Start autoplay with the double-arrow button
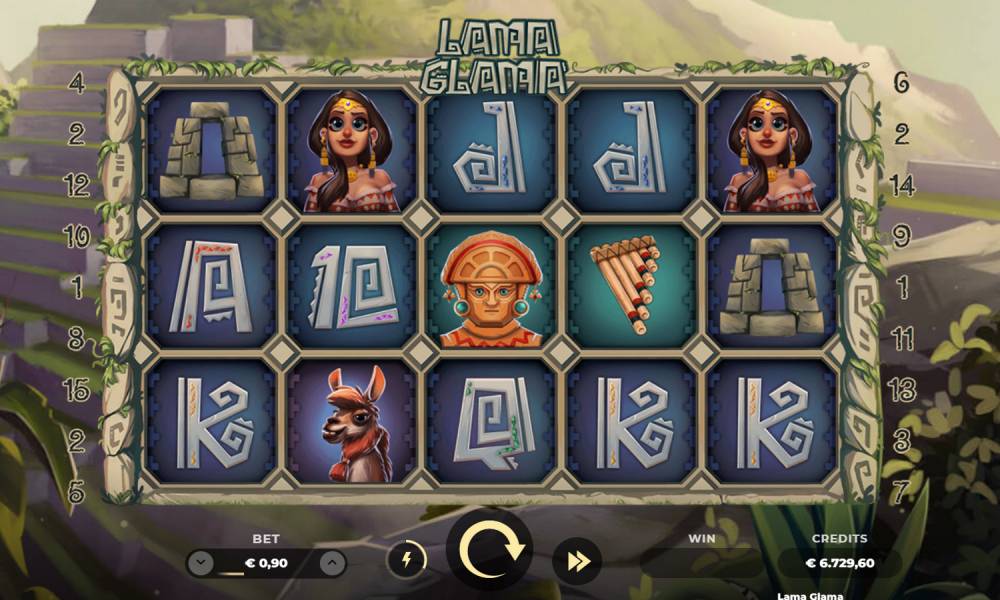Image resolution: width=1000 pixels, height=600 pixels. click(x=577, y=561)
